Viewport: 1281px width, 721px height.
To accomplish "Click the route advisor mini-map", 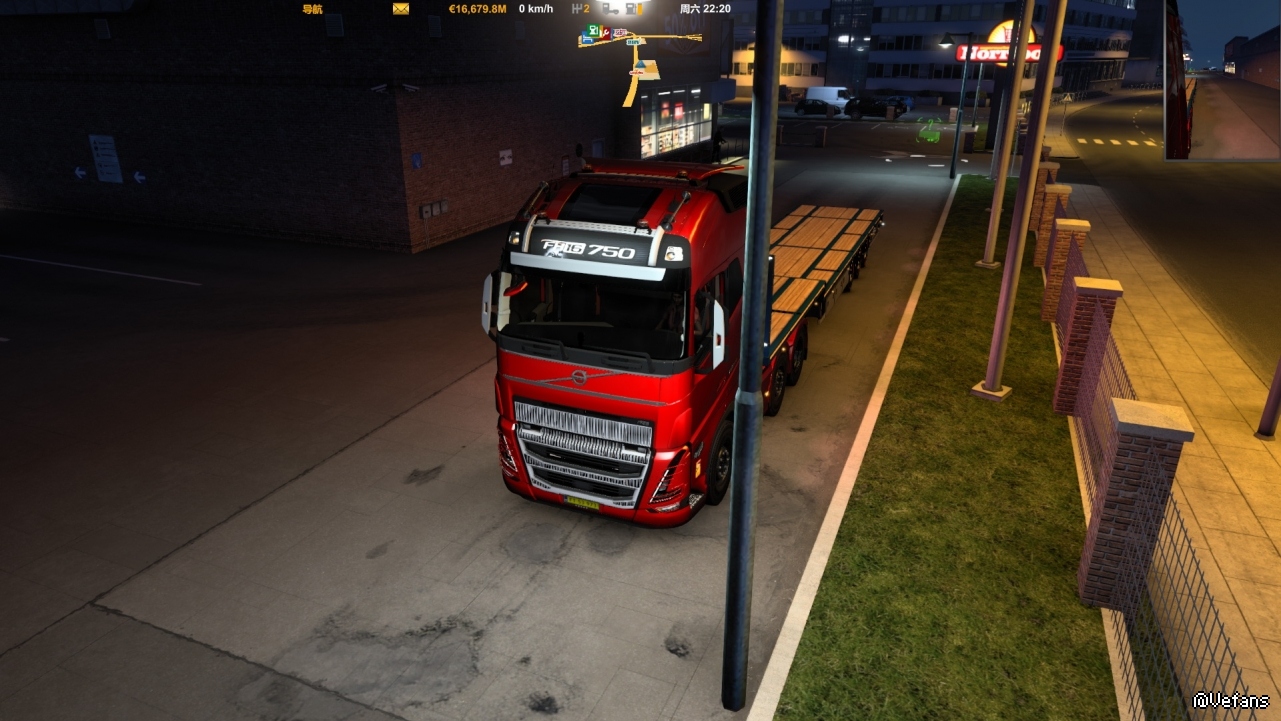I will pyautogui.click(x=640, y=60).
